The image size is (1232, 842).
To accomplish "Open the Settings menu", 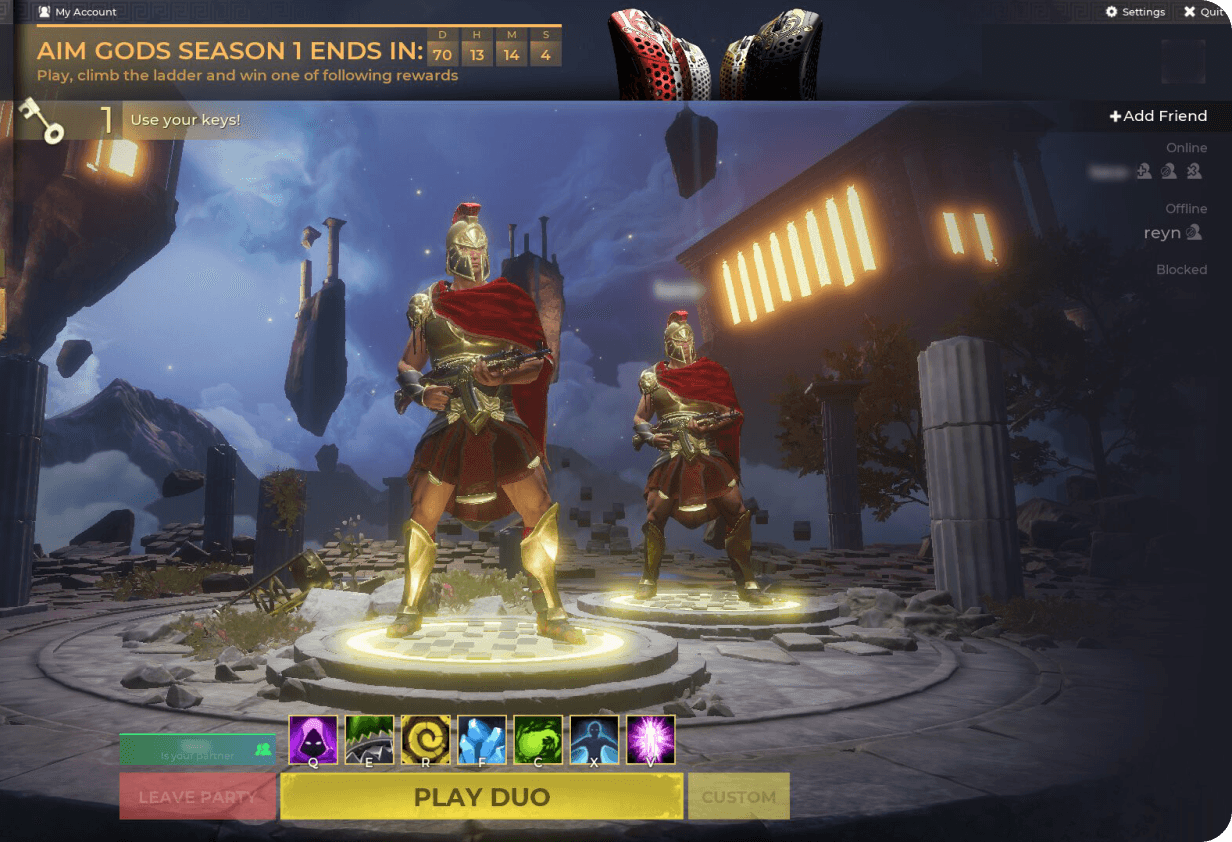I will click(1135, 12).
